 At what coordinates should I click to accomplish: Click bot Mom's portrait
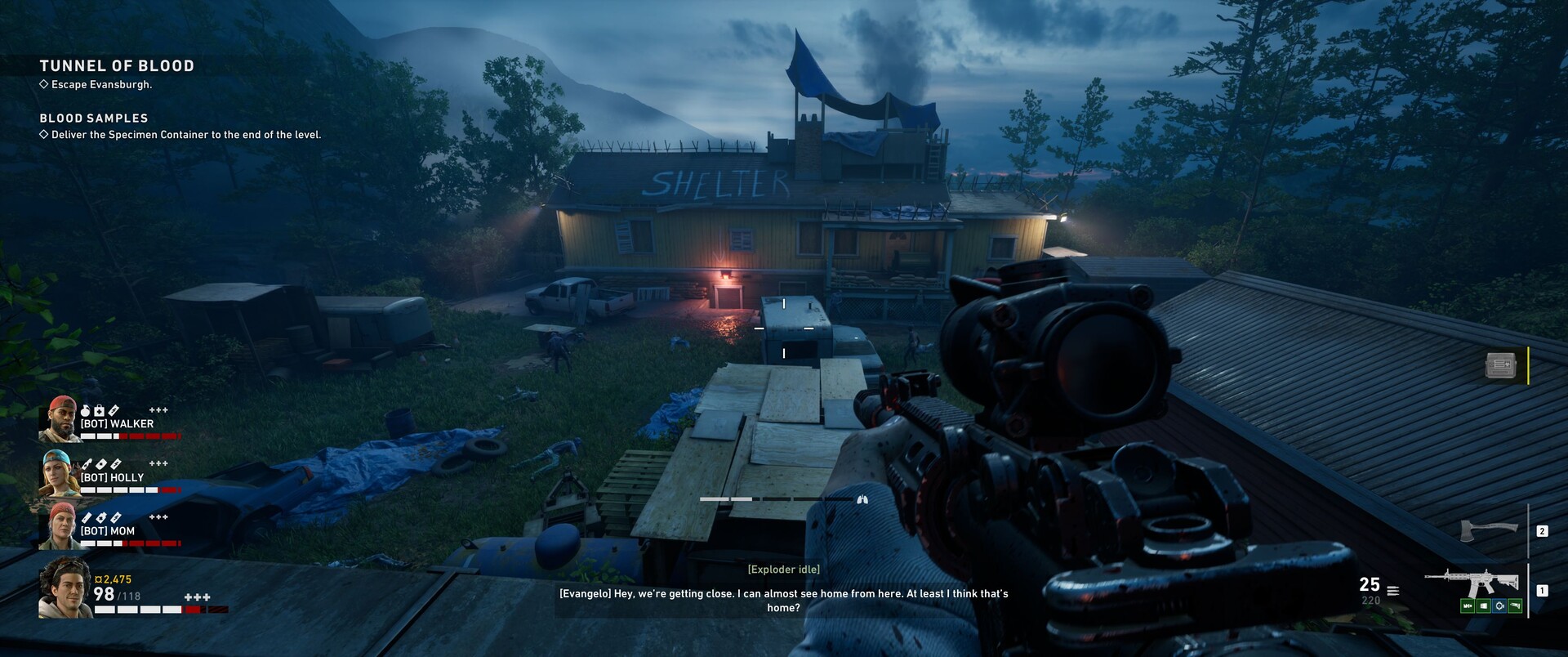pyautogui.click(x=59, y=526)
